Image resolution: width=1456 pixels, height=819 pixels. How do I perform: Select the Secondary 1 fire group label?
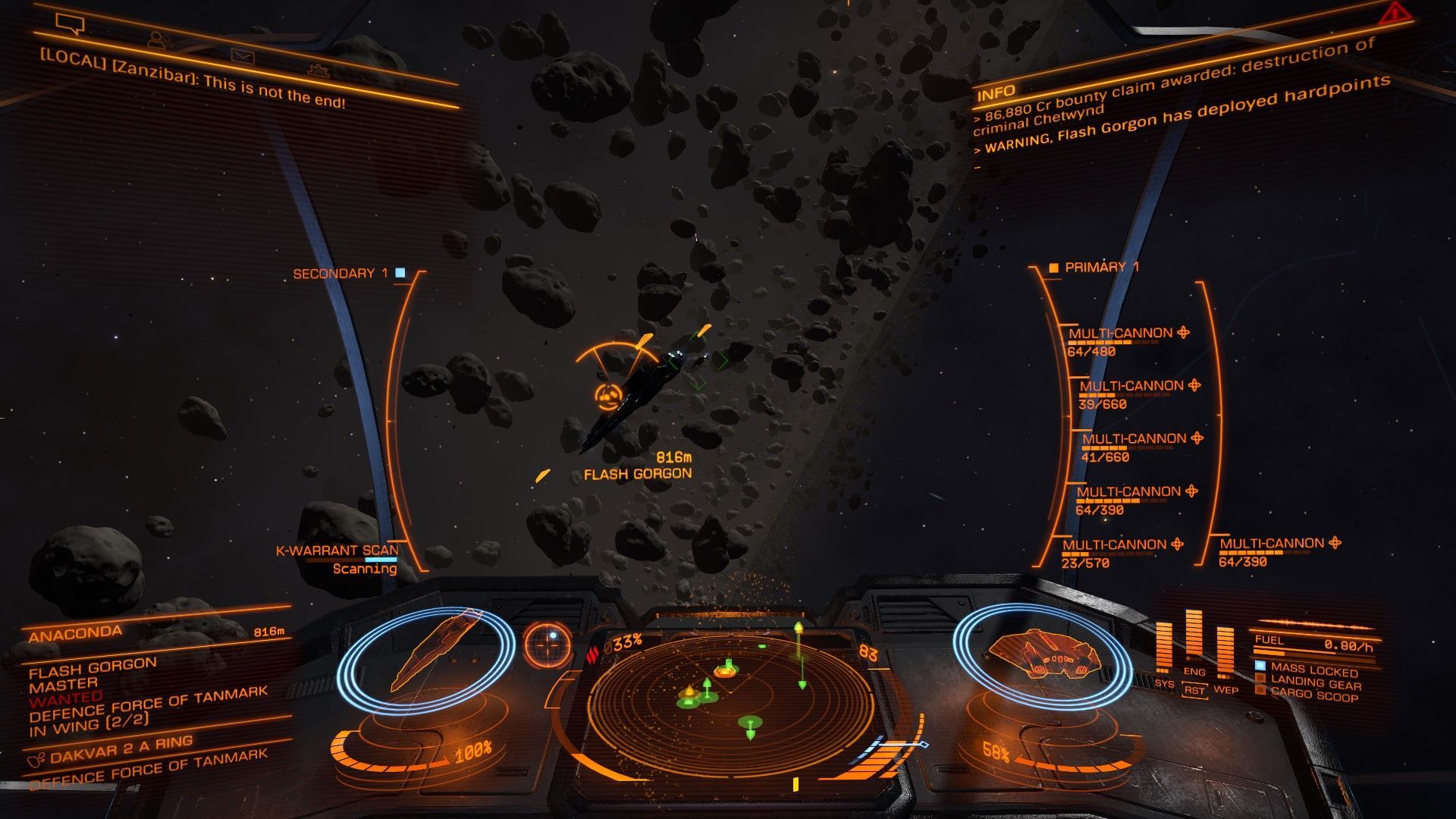340,273
